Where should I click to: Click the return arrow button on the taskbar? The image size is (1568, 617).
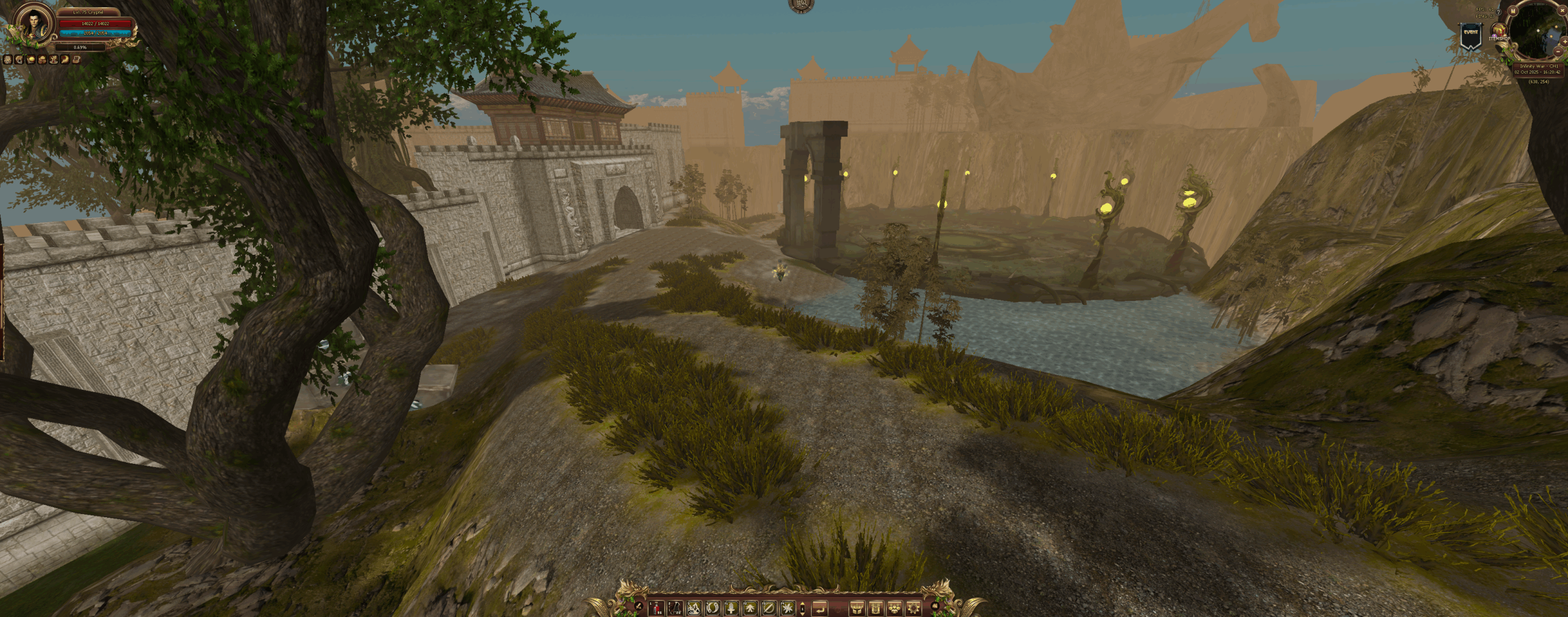coord(820,608)
